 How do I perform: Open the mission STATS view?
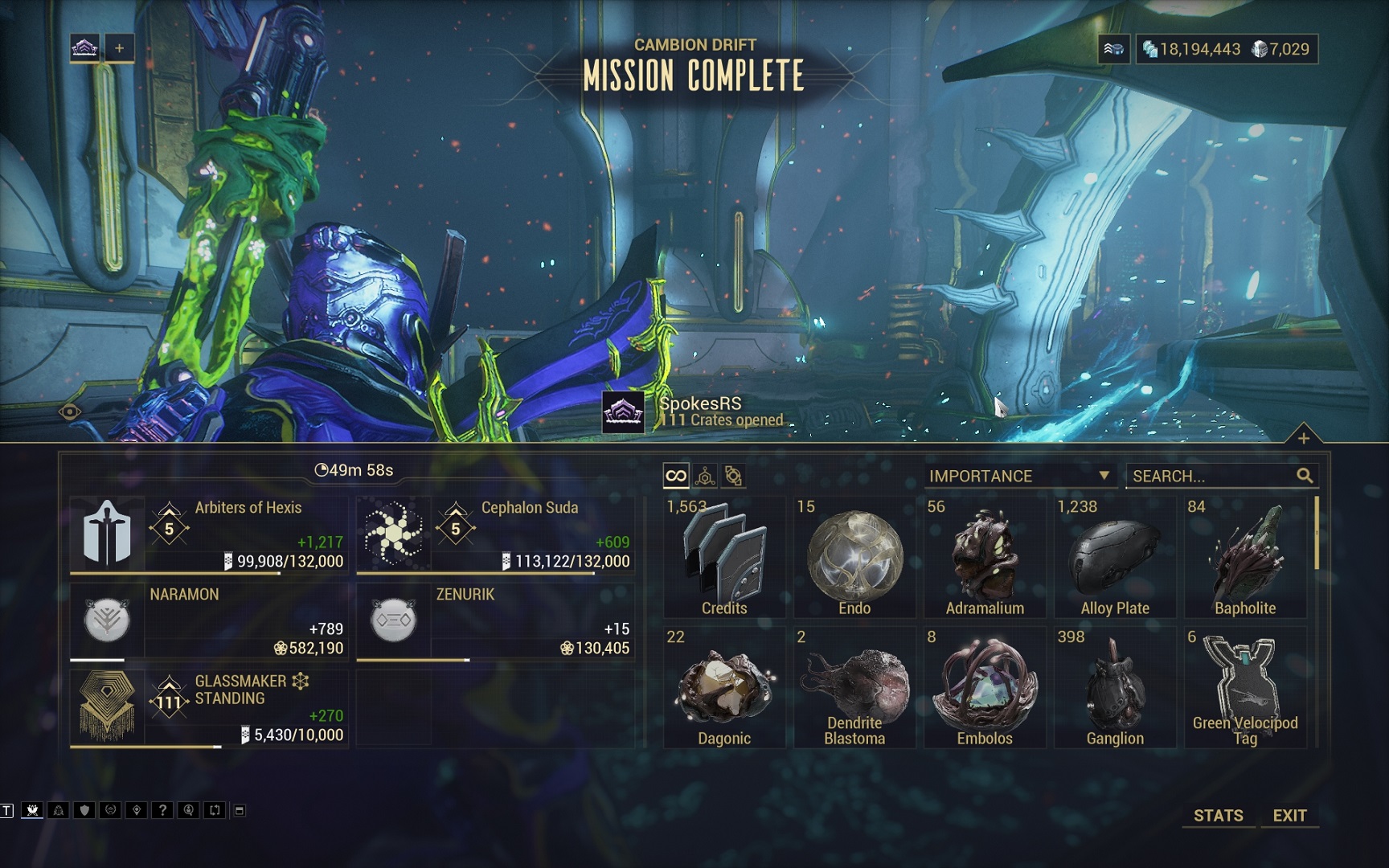pyautogui.click(x=1218, y=815)
